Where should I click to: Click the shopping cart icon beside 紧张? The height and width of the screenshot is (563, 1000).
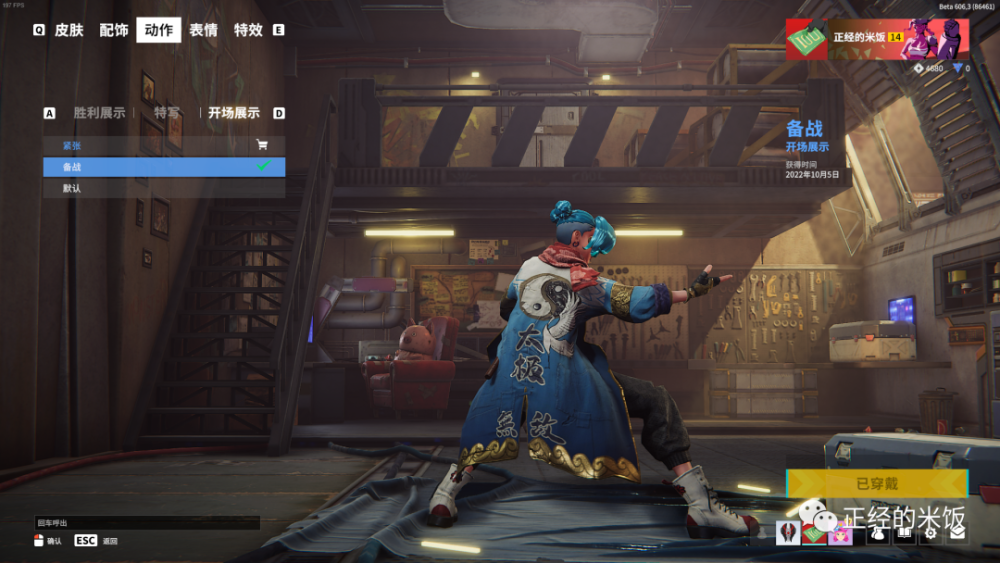262,146
